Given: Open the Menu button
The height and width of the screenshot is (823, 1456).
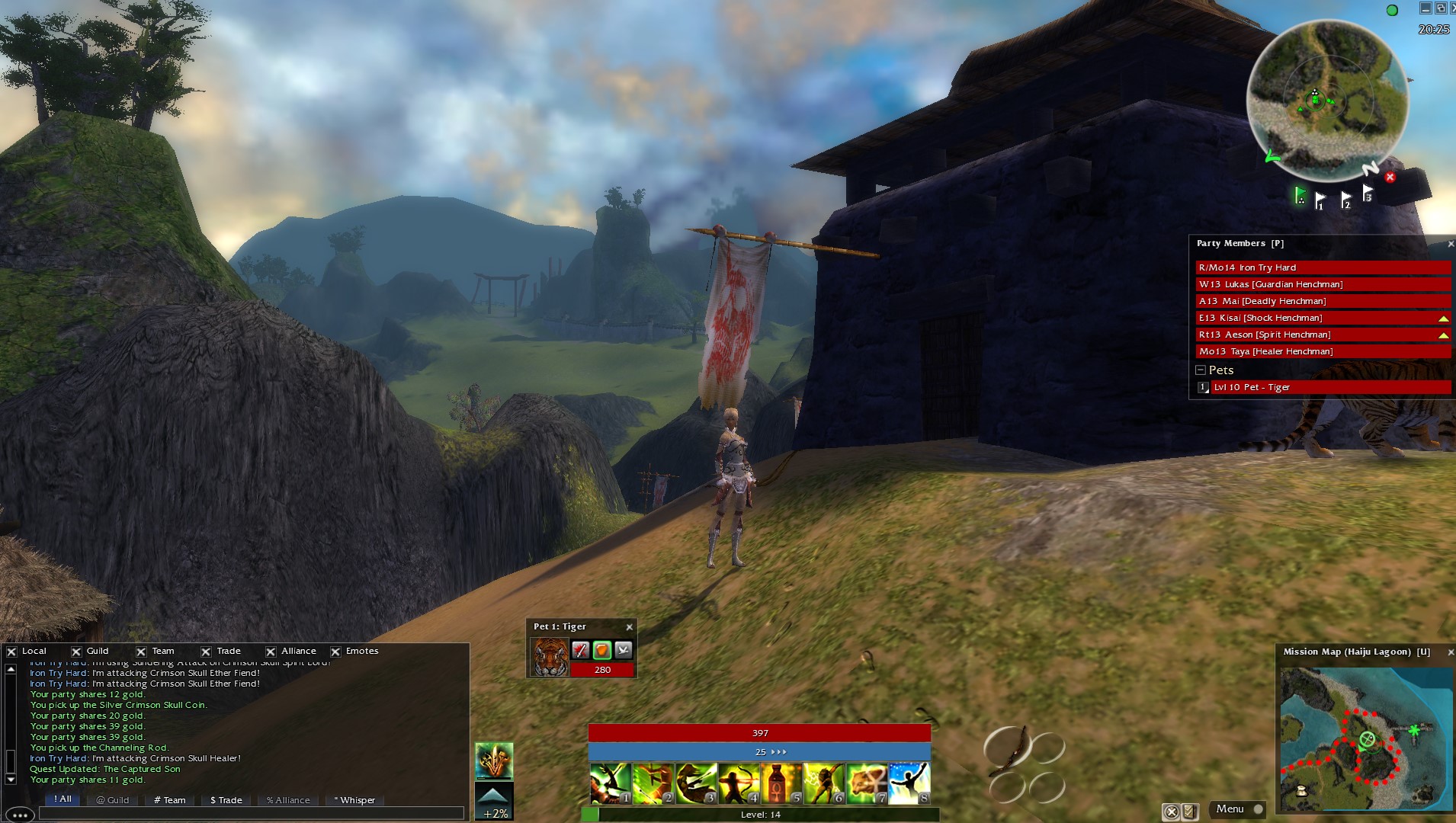Looking at the screenshot, I should click(1230, 809).
